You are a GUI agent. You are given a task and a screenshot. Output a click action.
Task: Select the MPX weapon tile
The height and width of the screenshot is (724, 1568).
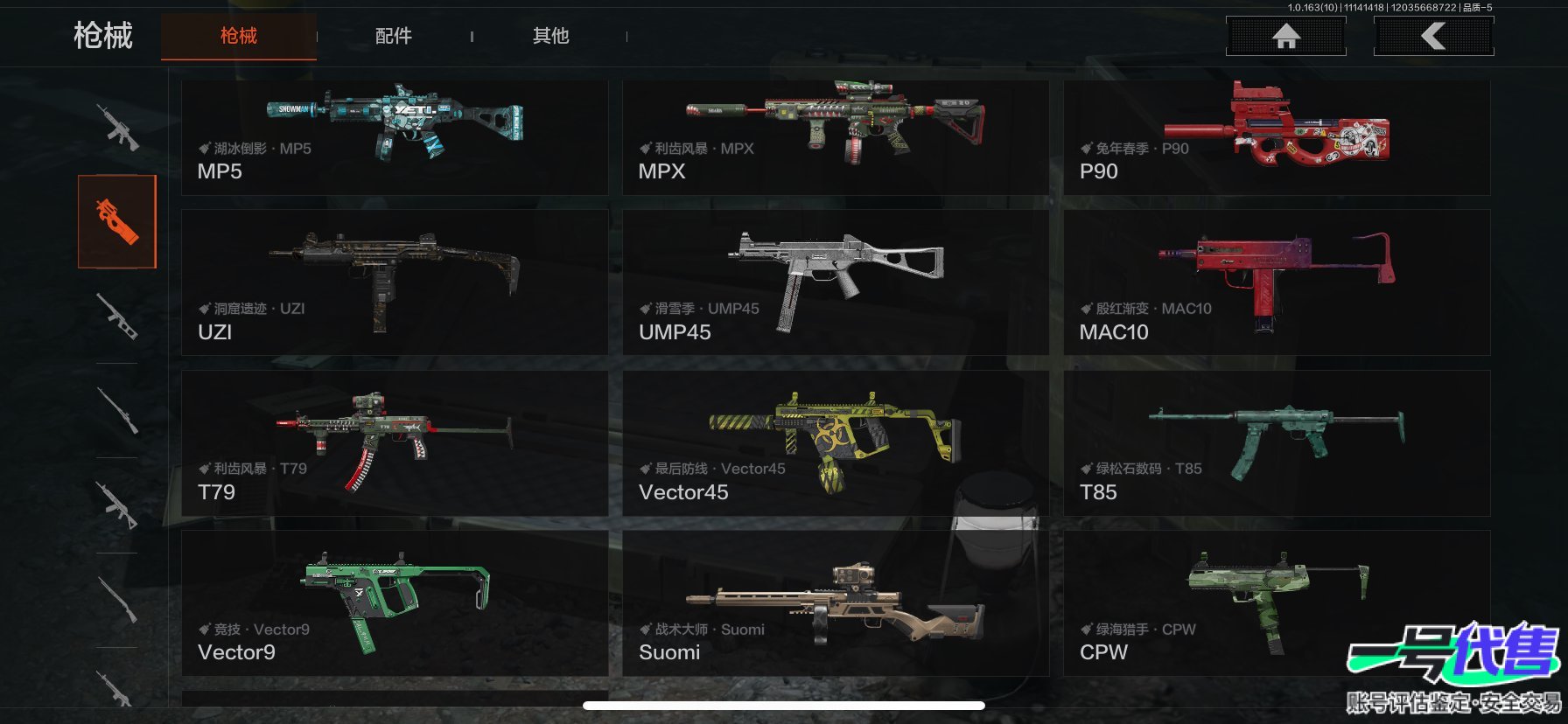point(835,137)
